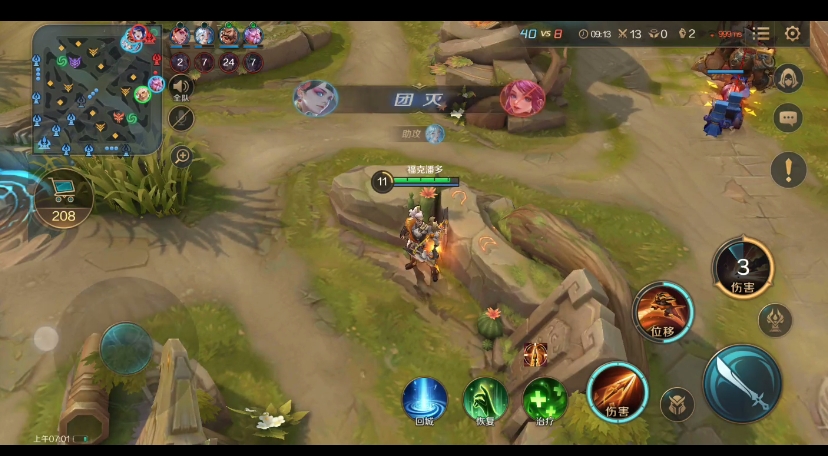Use the 位移 dash skill
Image resolution: width=828 pixels, height=456 pixels.
(662, 311)
